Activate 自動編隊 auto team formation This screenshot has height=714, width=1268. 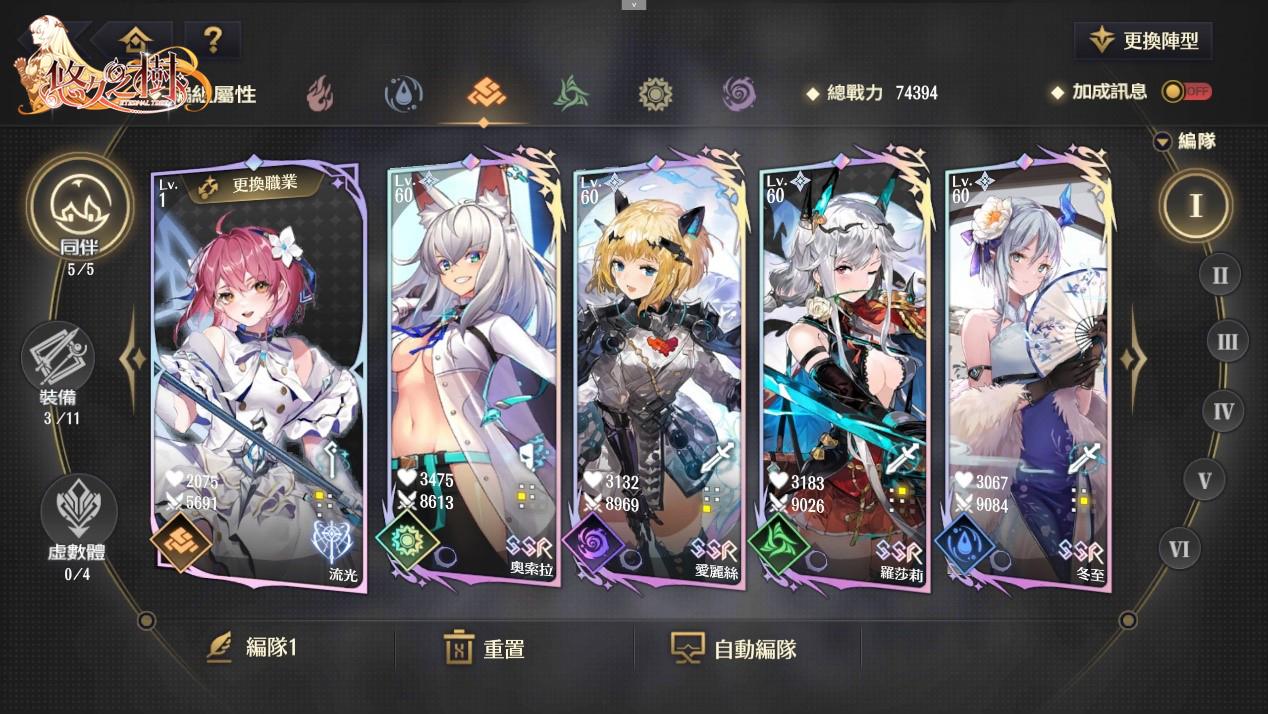(x=734, y=648)
